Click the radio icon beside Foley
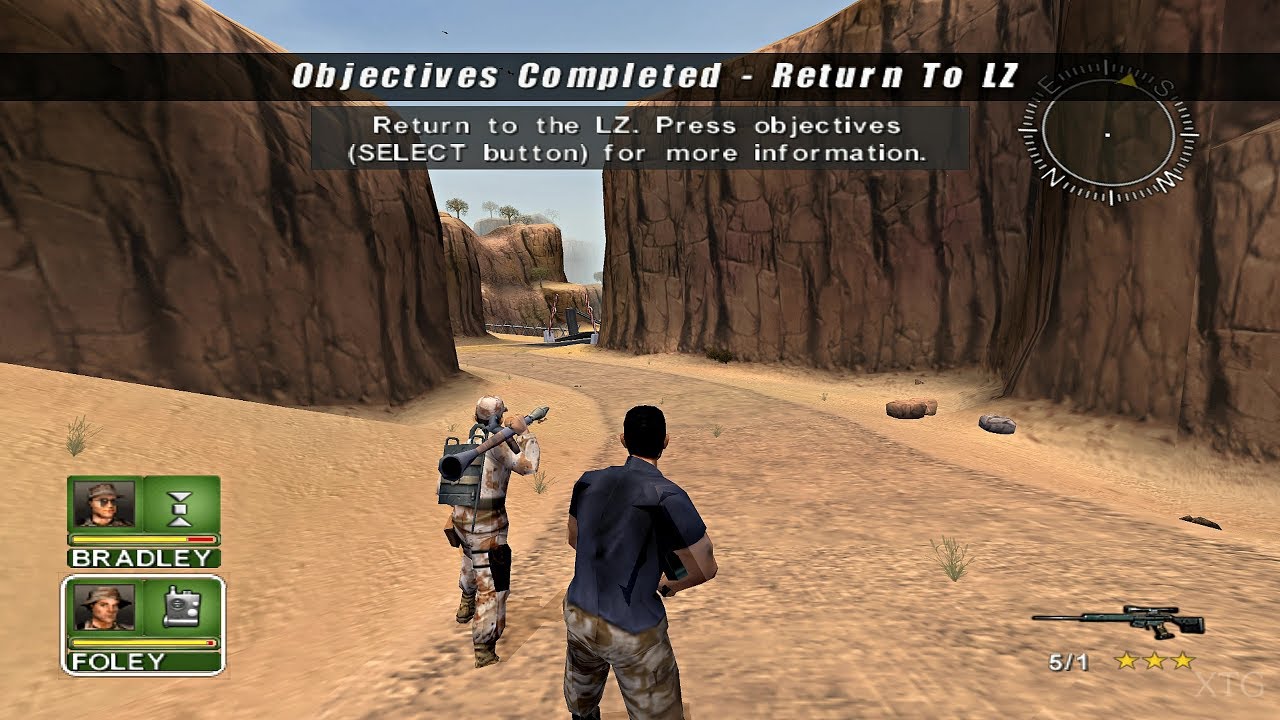 [x=184, y=606]
